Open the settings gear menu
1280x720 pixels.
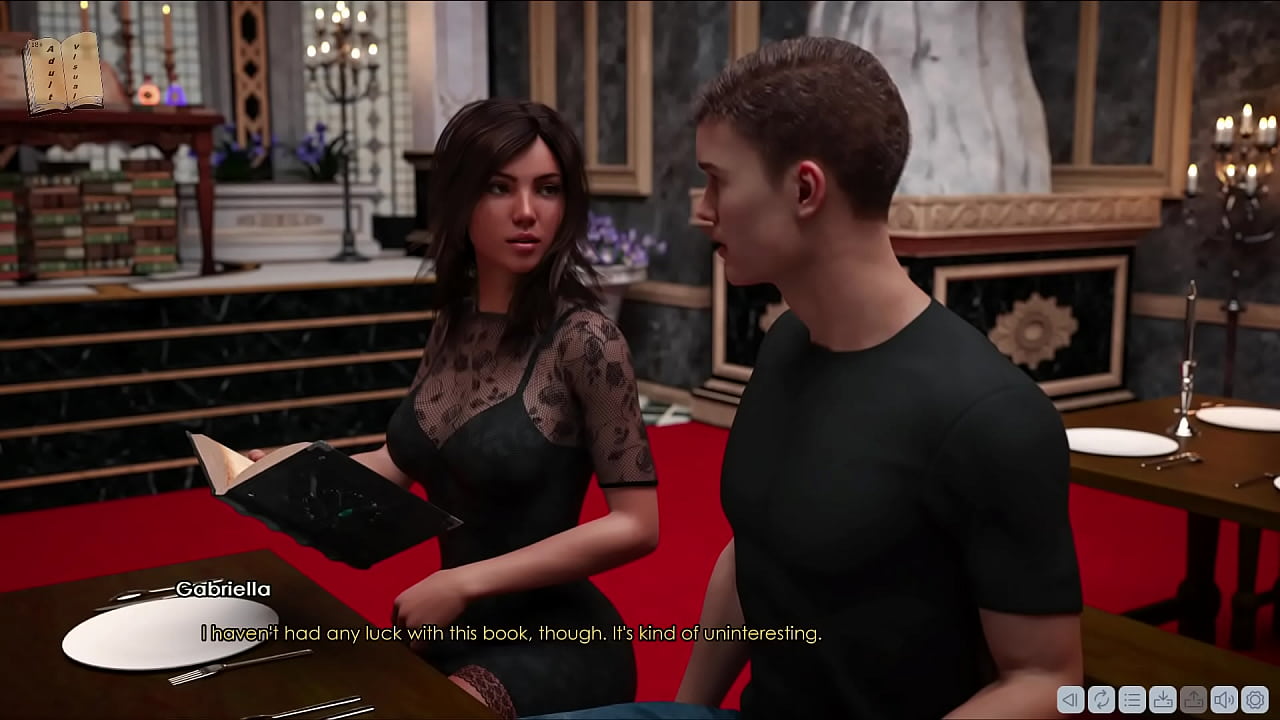pyautogui.click(x=1252, y=702)
